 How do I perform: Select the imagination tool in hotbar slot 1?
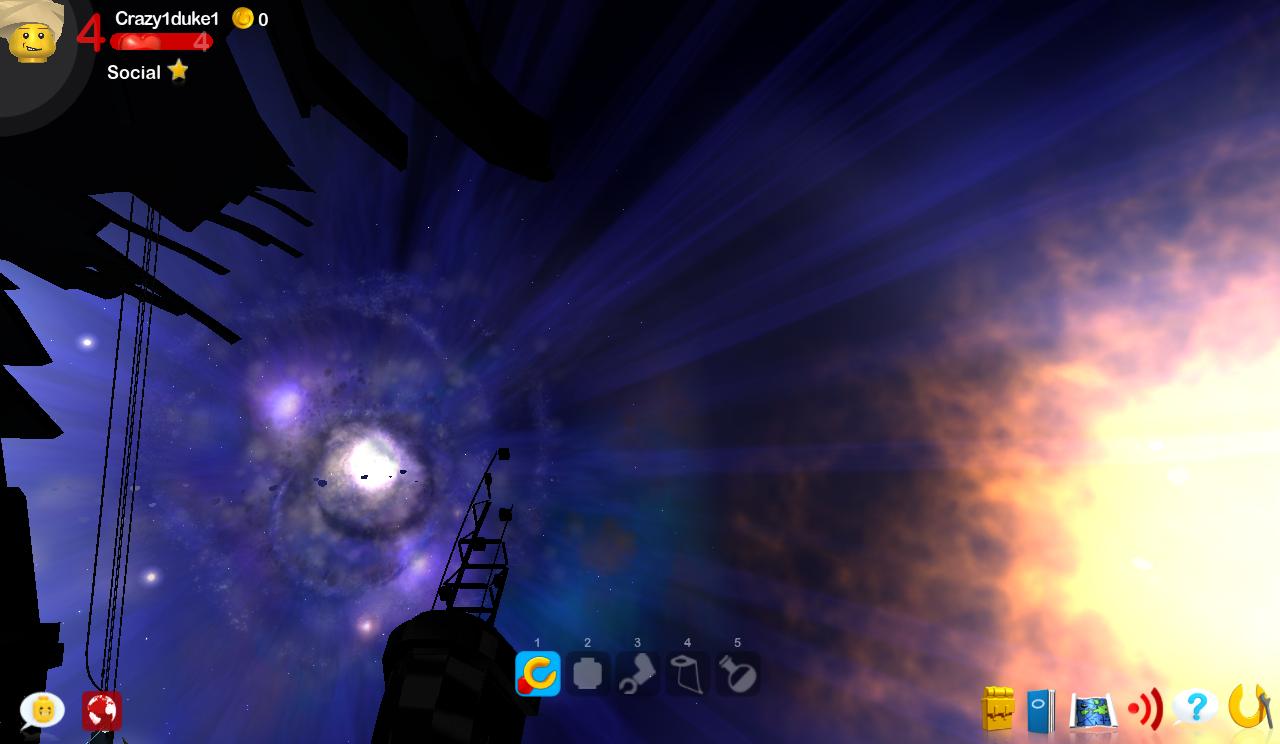[x=536, y=674]
